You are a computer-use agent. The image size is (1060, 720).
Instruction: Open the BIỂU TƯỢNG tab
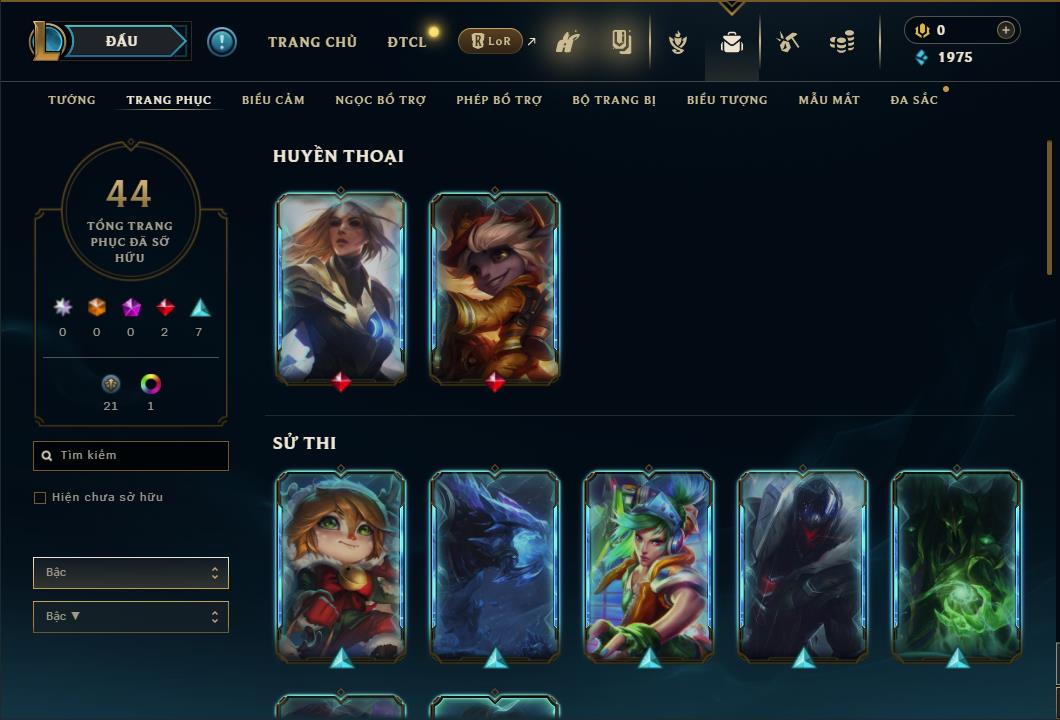(x=727, y=100)
